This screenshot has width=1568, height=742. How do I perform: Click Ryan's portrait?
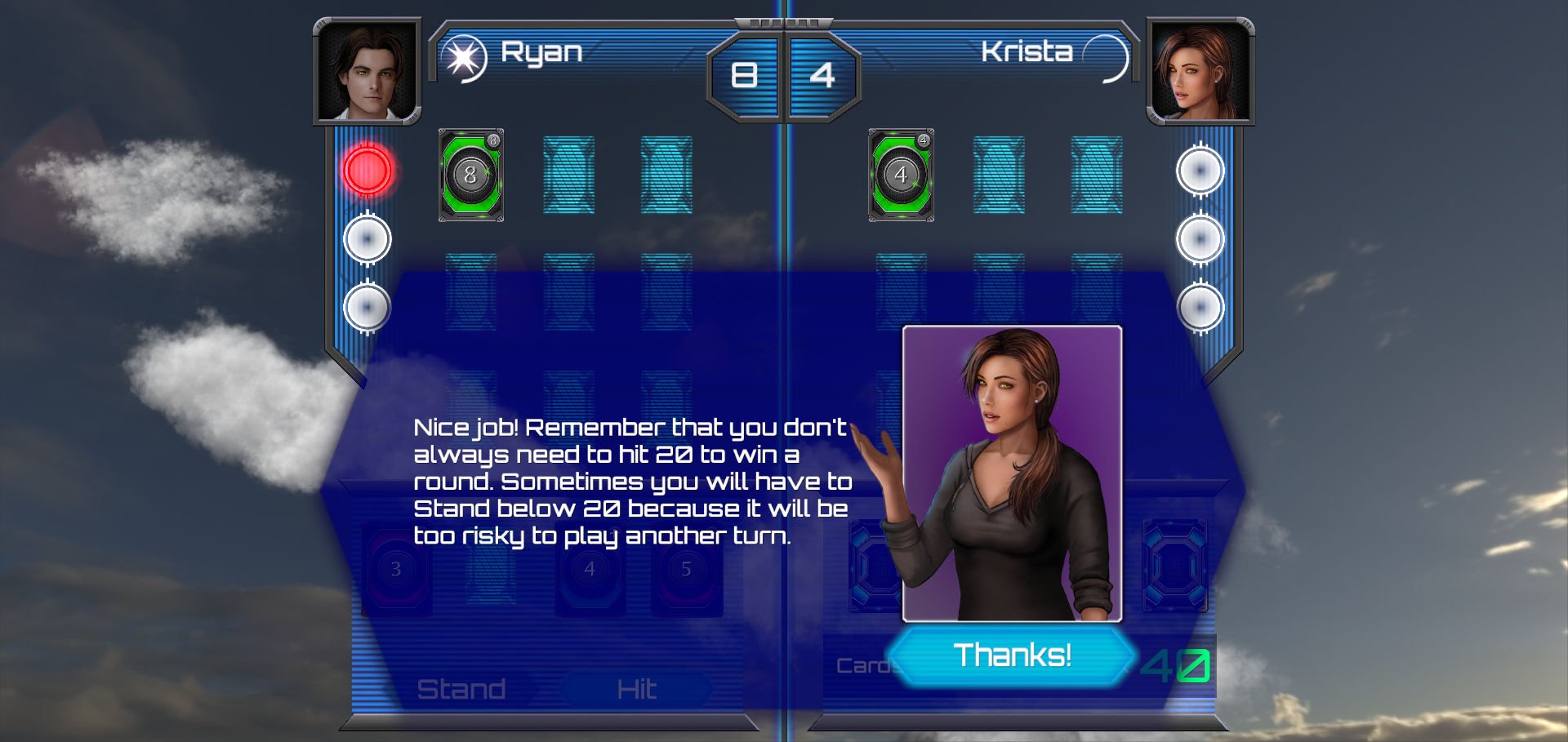click(x=367, y=72)
